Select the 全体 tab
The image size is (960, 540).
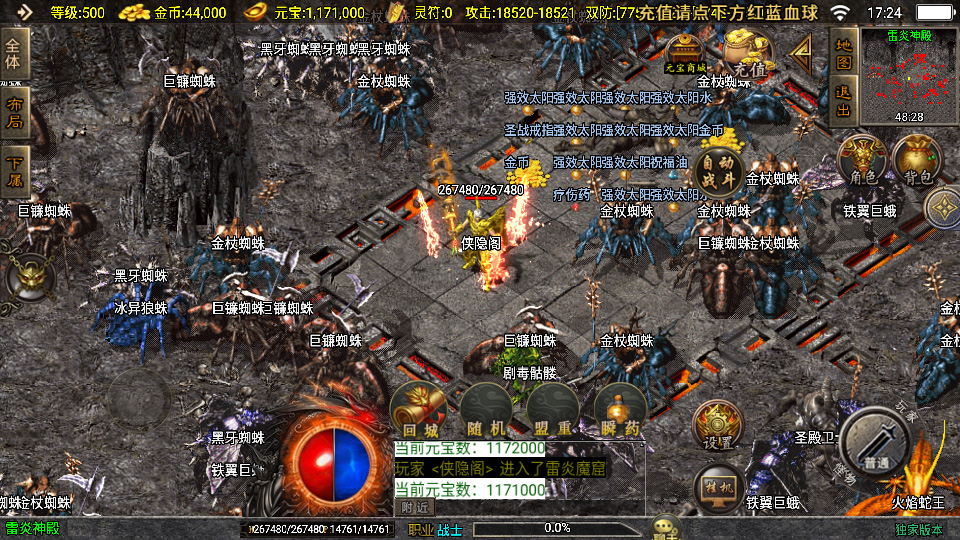[x=14, y=53]
